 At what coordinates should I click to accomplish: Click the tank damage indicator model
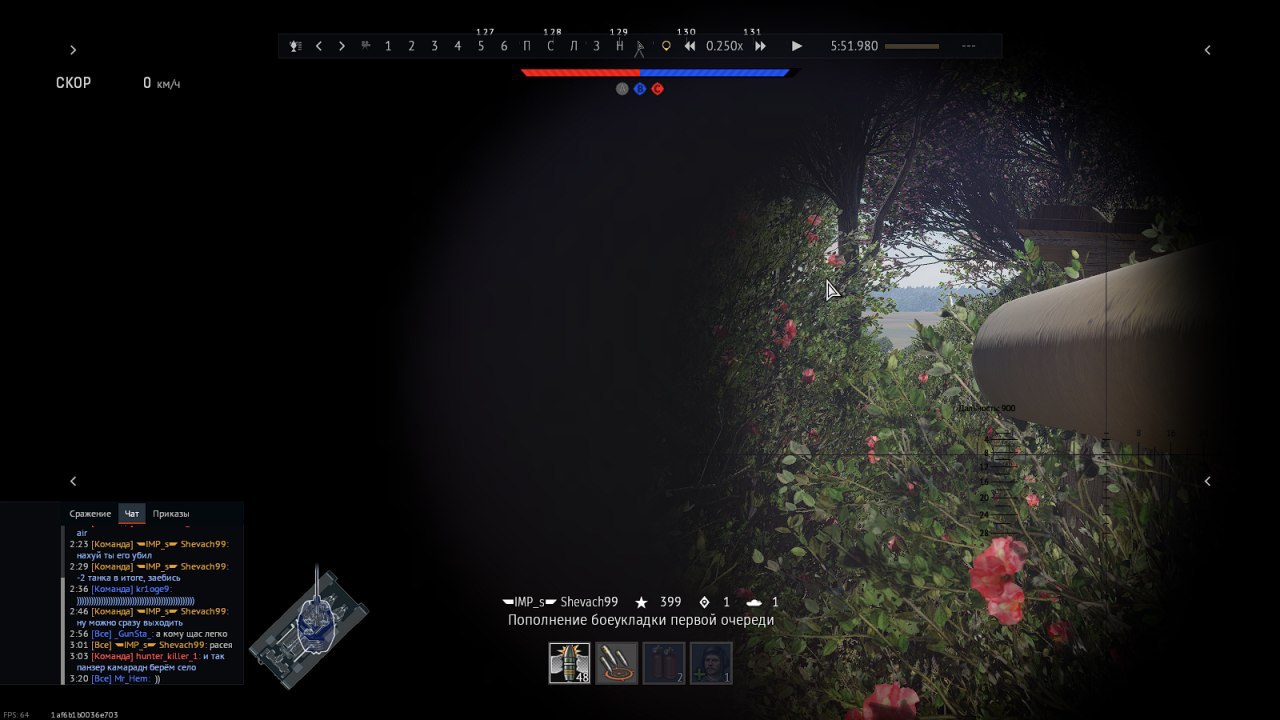(310, 625)
